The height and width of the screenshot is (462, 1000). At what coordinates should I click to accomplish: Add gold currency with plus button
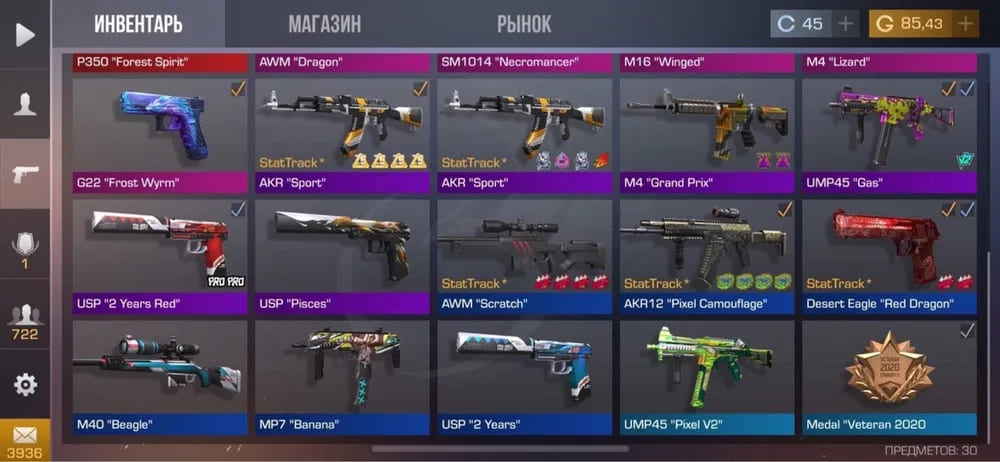point(964,24)
